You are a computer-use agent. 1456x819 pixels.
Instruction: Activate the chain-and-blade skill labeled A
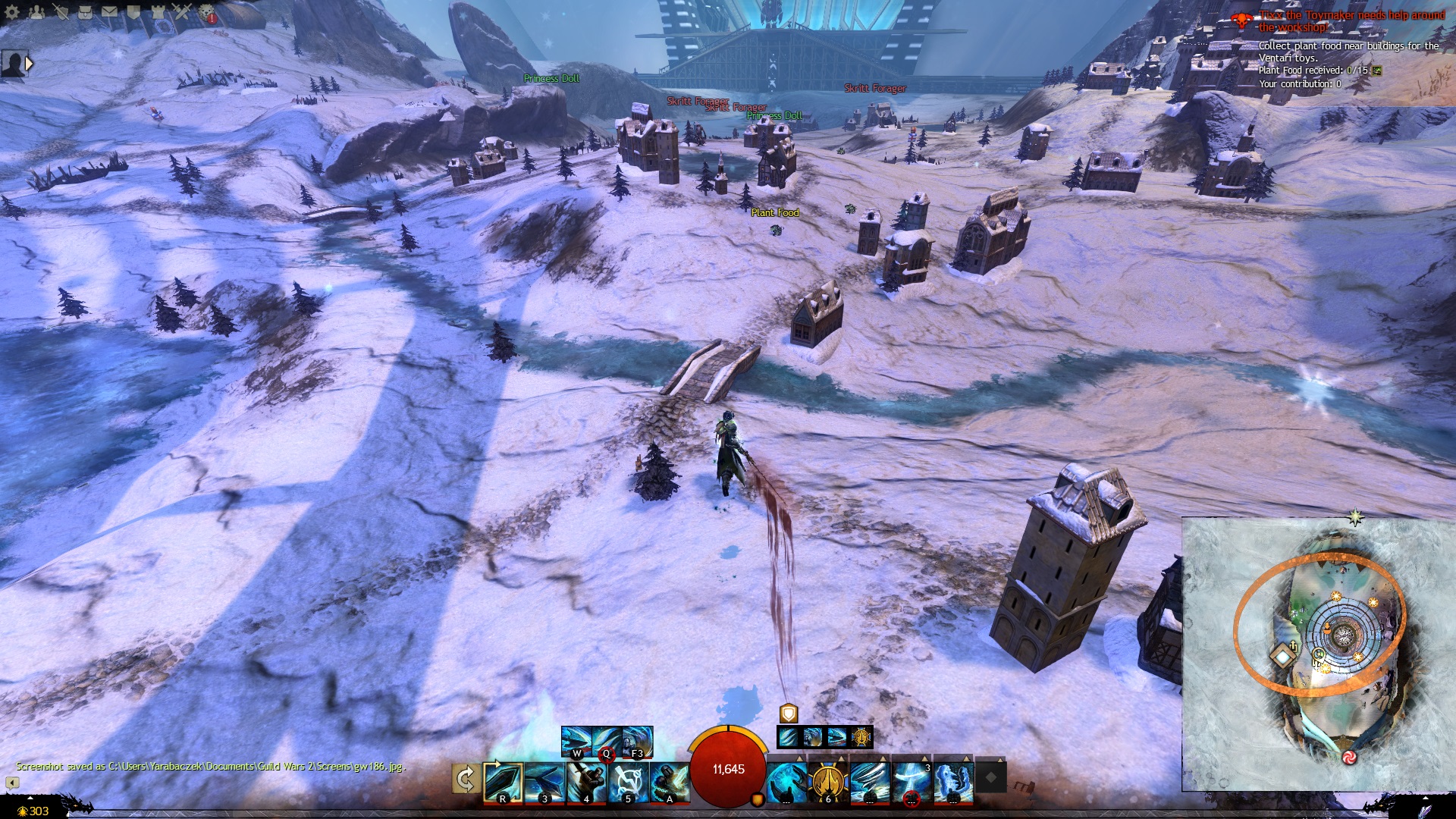coord(670,783)
